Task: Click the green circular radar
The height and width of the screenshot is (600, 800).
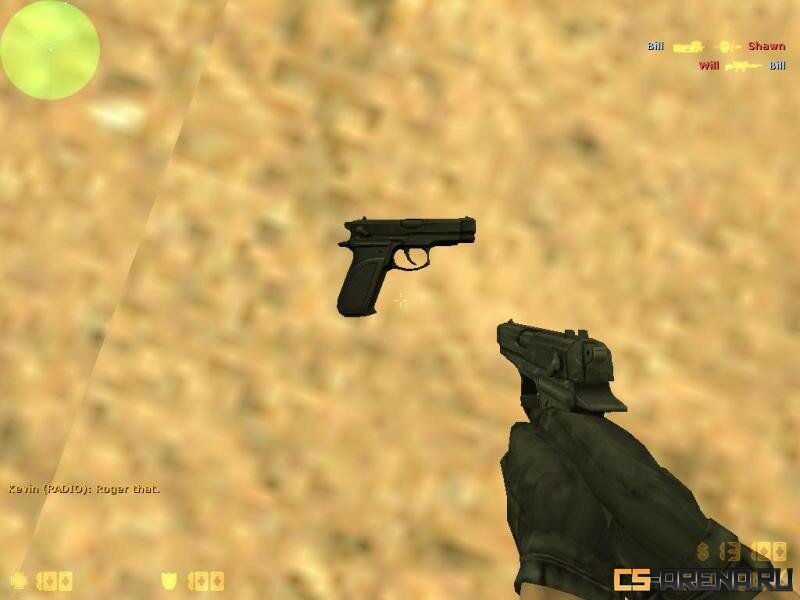Action: click(x=50, y=49)
